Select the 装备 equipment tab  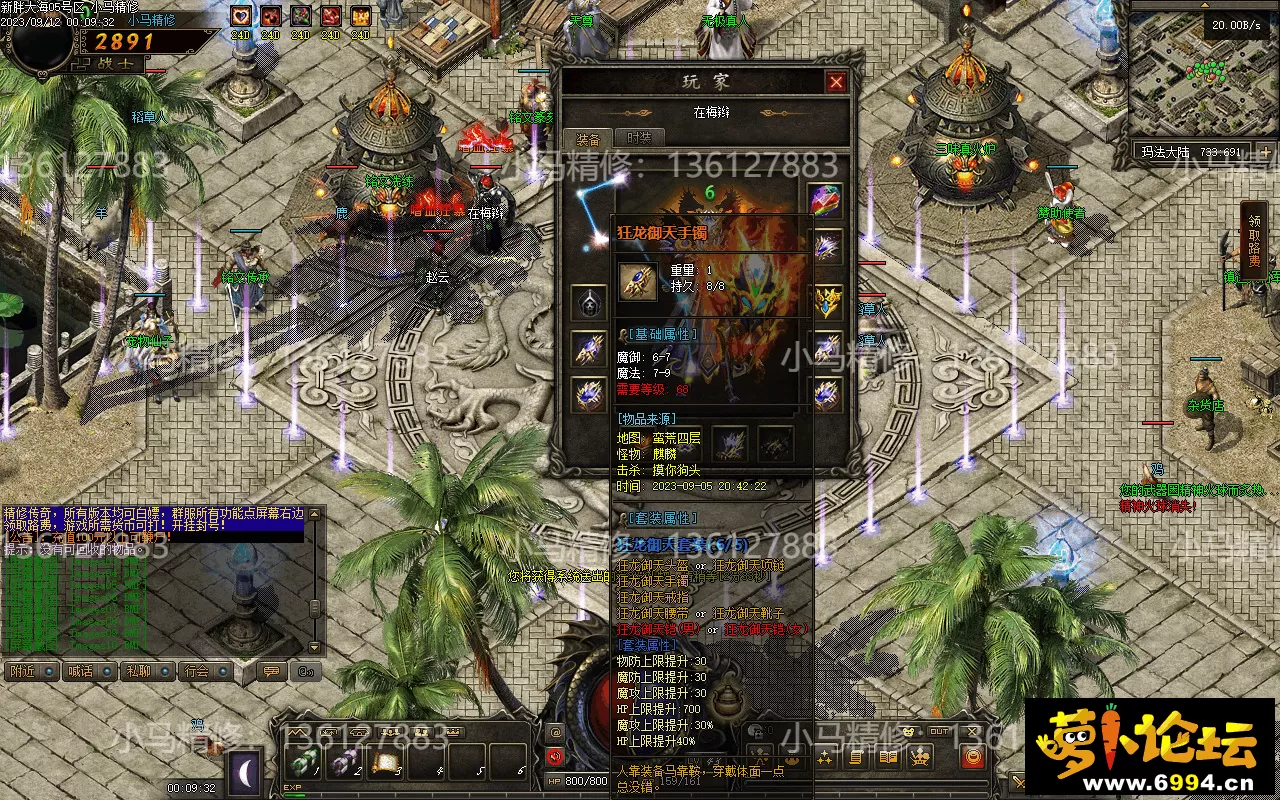pos(588,139)
